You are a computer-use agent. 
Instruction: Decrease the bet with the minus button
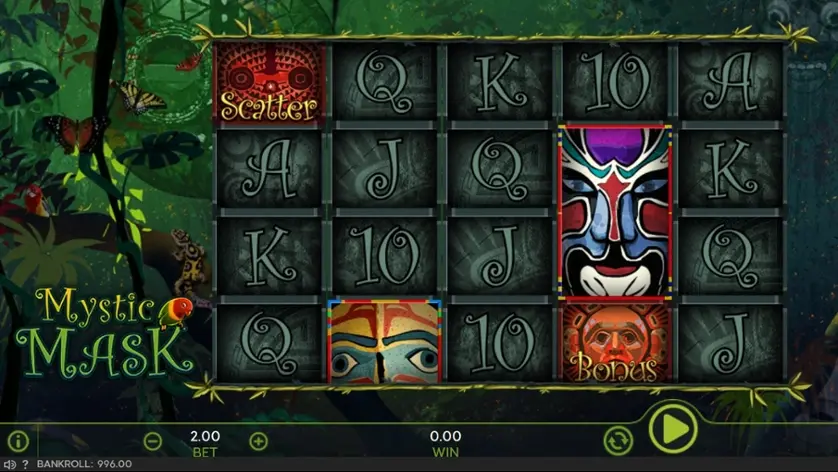click(153, 440)
